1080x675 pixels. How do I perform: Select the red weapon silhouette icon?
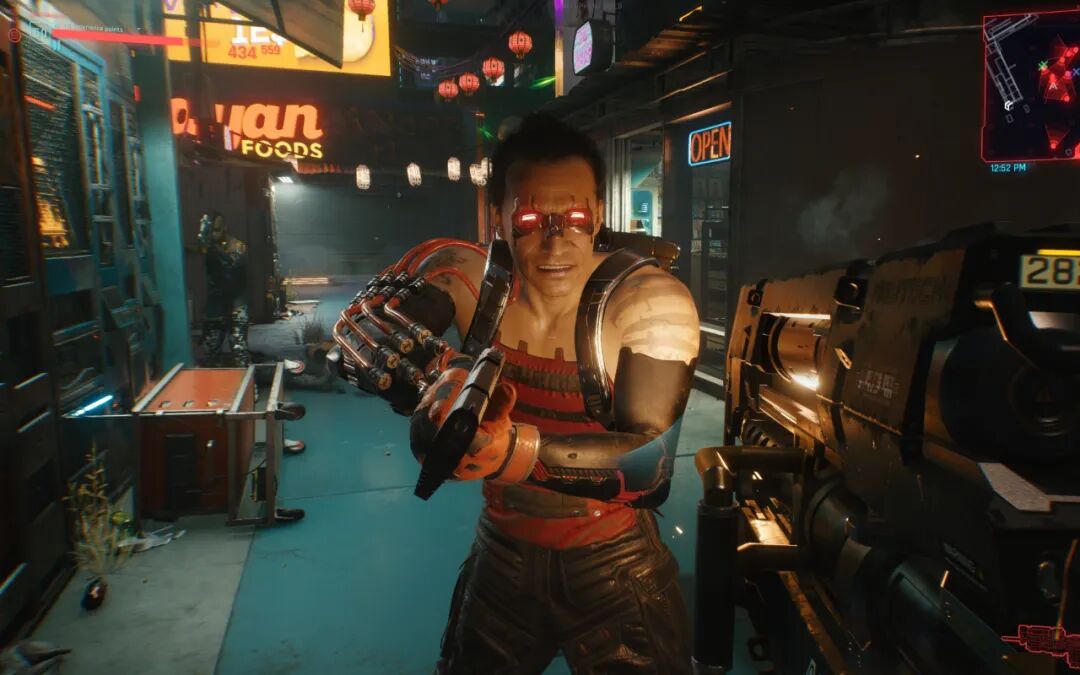pos(1040,642)
